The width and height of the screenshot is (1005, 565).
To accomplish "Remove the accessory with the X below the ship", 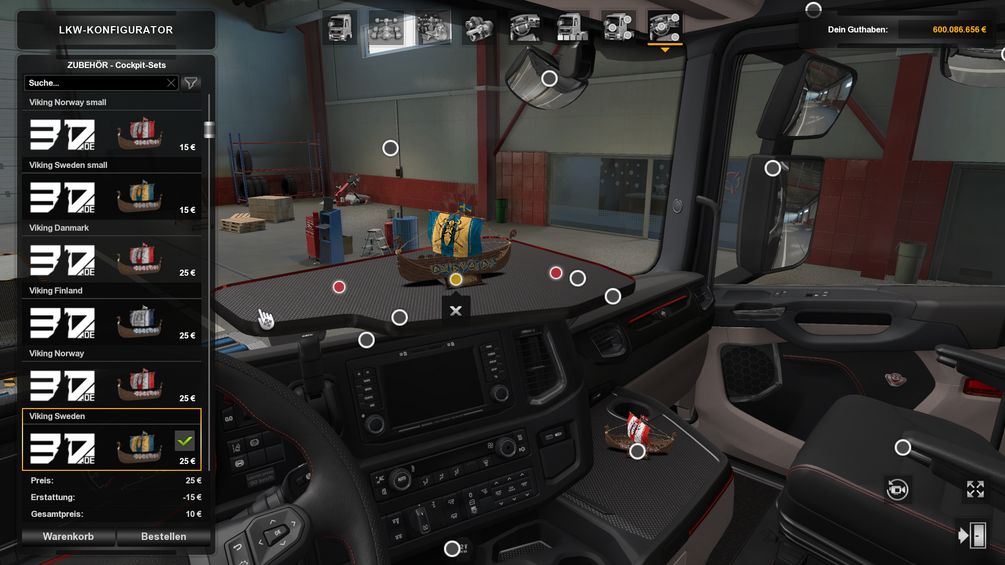I will [456, 311].
